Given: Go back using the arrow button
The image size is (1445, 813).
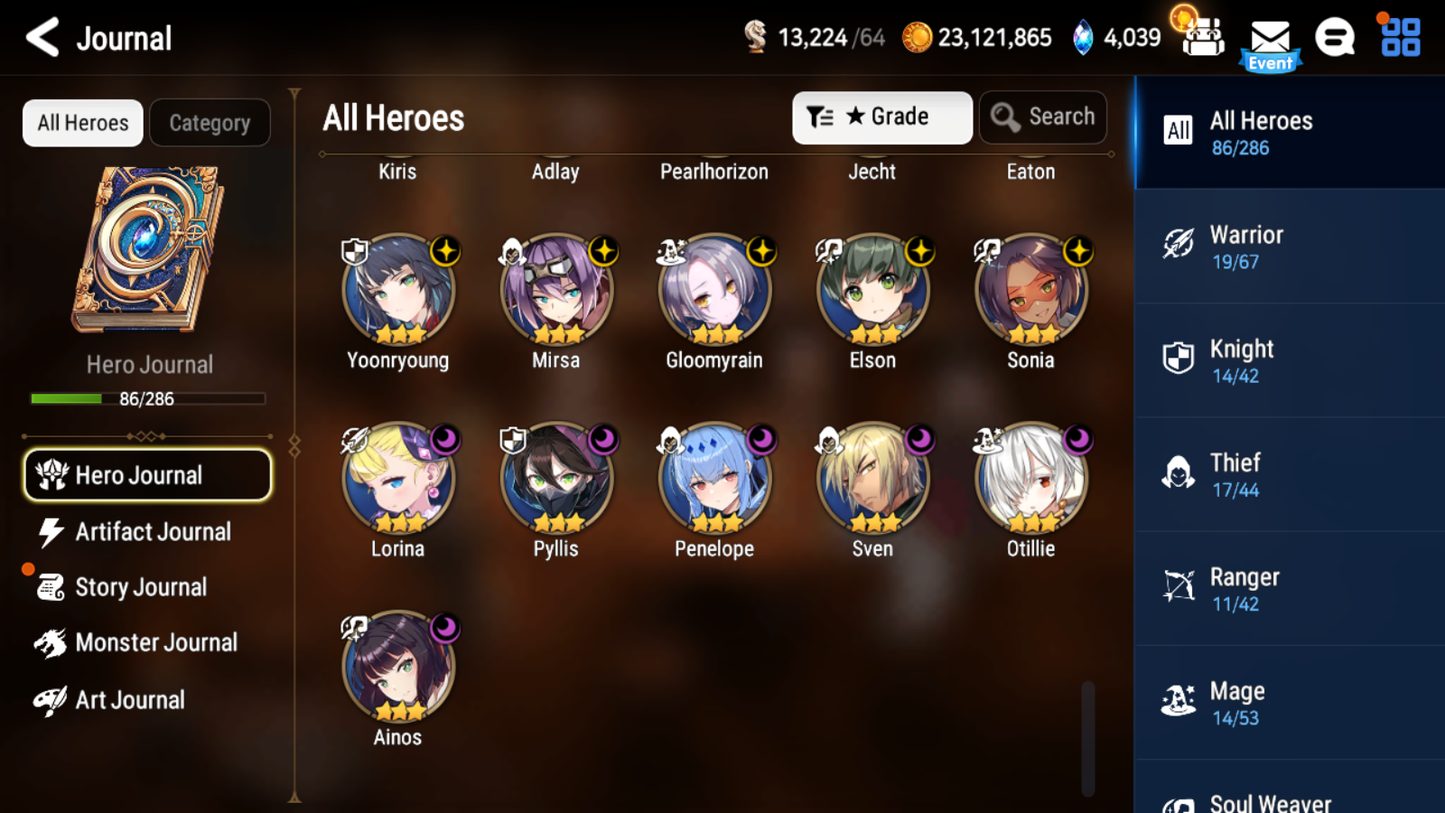Looking at the screenshot, I should click(x=42, y=38).
